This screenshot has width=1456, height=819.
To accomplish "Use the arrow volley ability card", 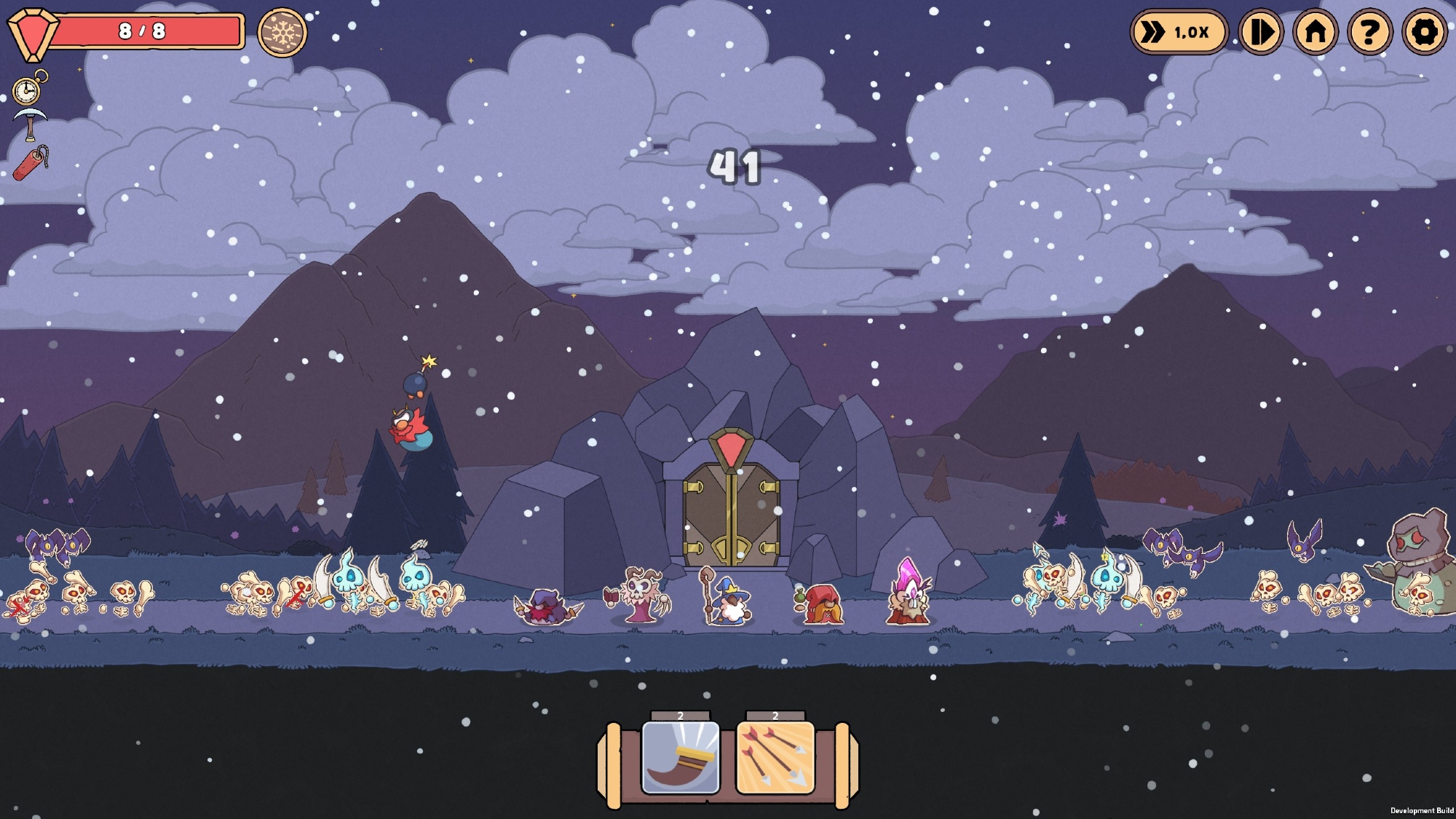I will [x=775, y=758].
